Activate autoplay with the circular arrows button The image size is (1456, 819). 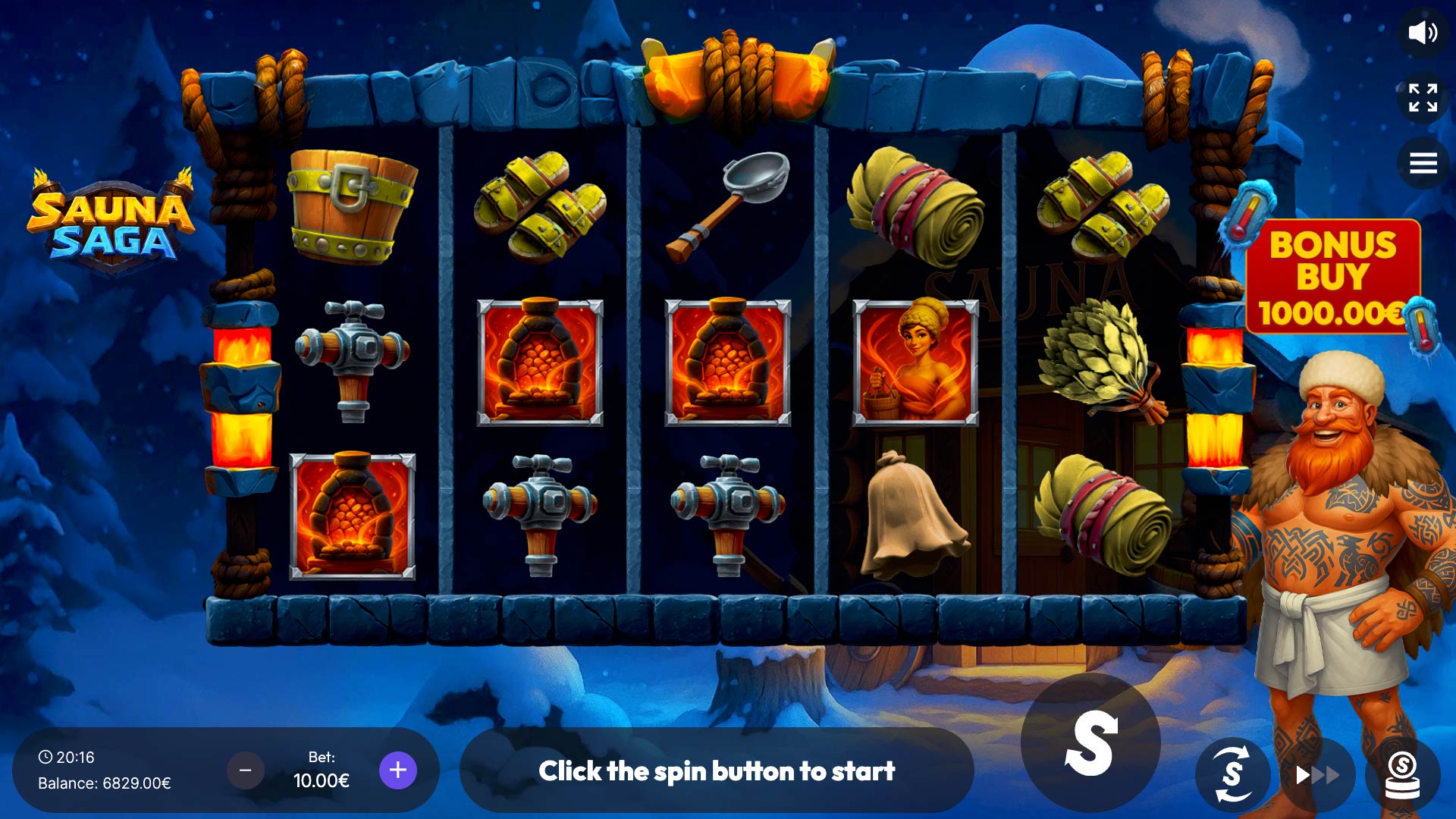pos(1233,774)
